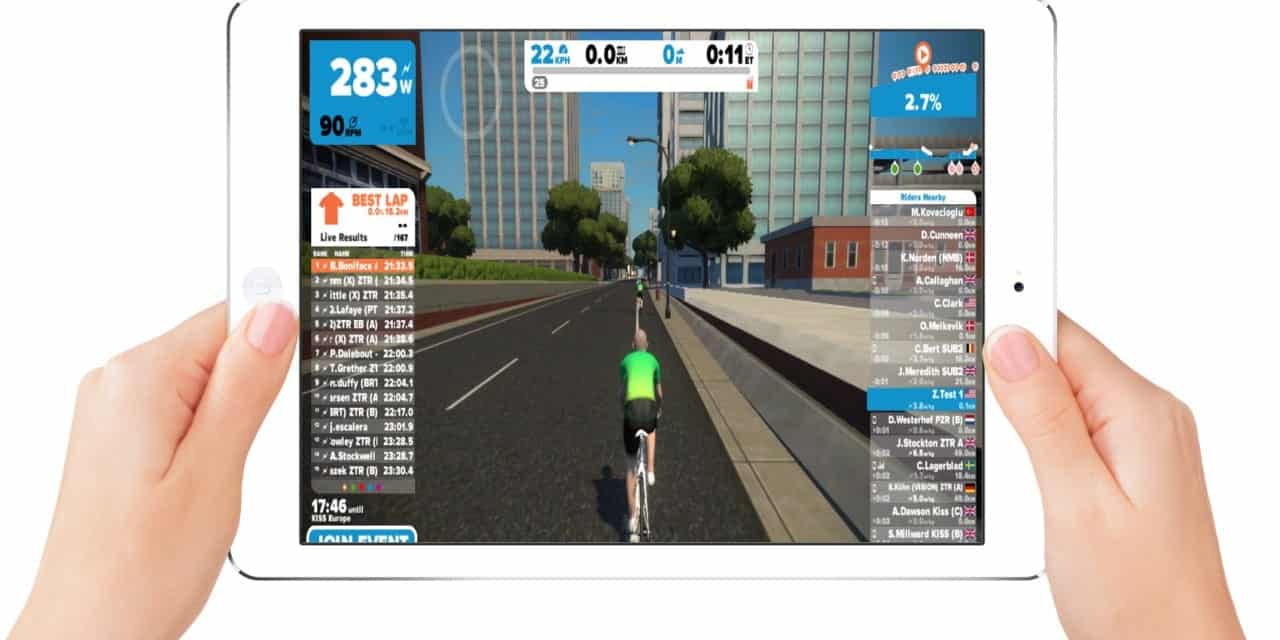The width and height of the screenshot is (1280, 640).
Task: Tap the Join Event button
Action: [361, 537]
